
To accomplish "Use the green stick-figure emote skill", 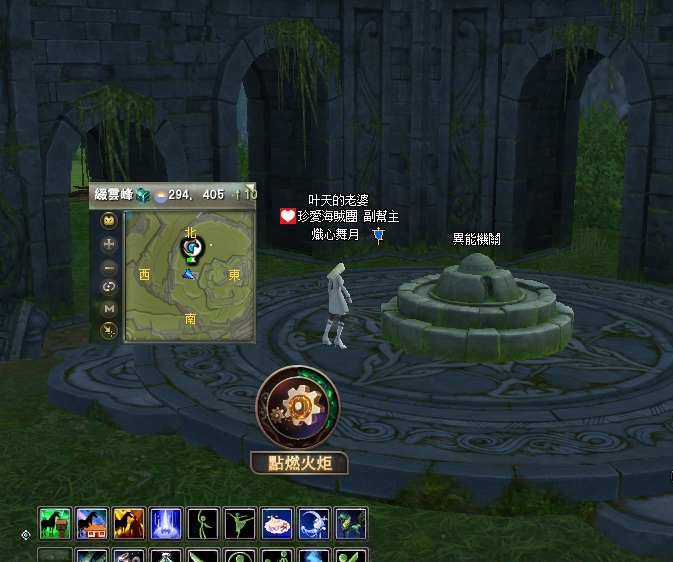I will (x=203, y=523).
